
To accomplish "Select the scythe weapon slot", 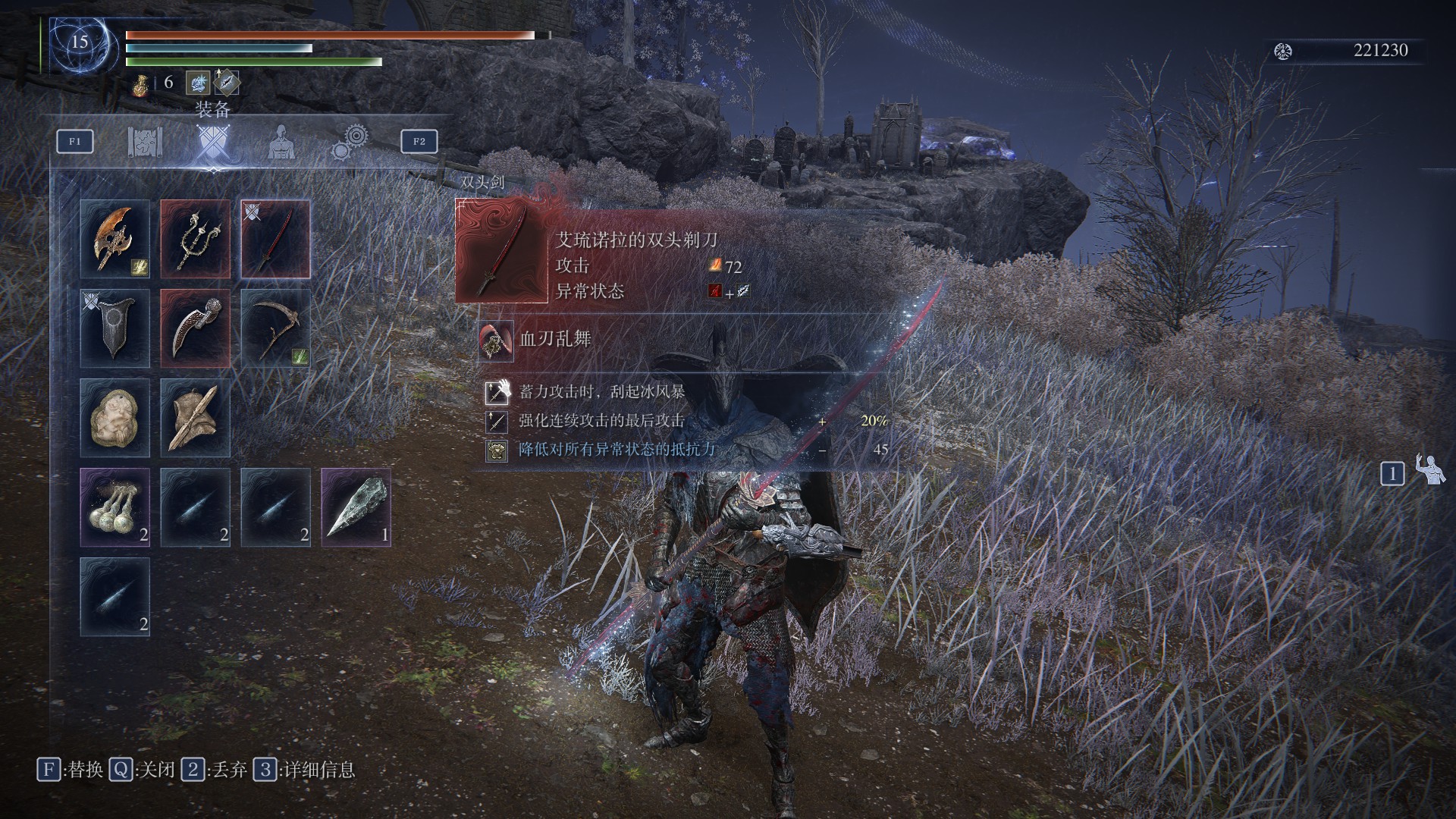I will click(x=276, y=328).
